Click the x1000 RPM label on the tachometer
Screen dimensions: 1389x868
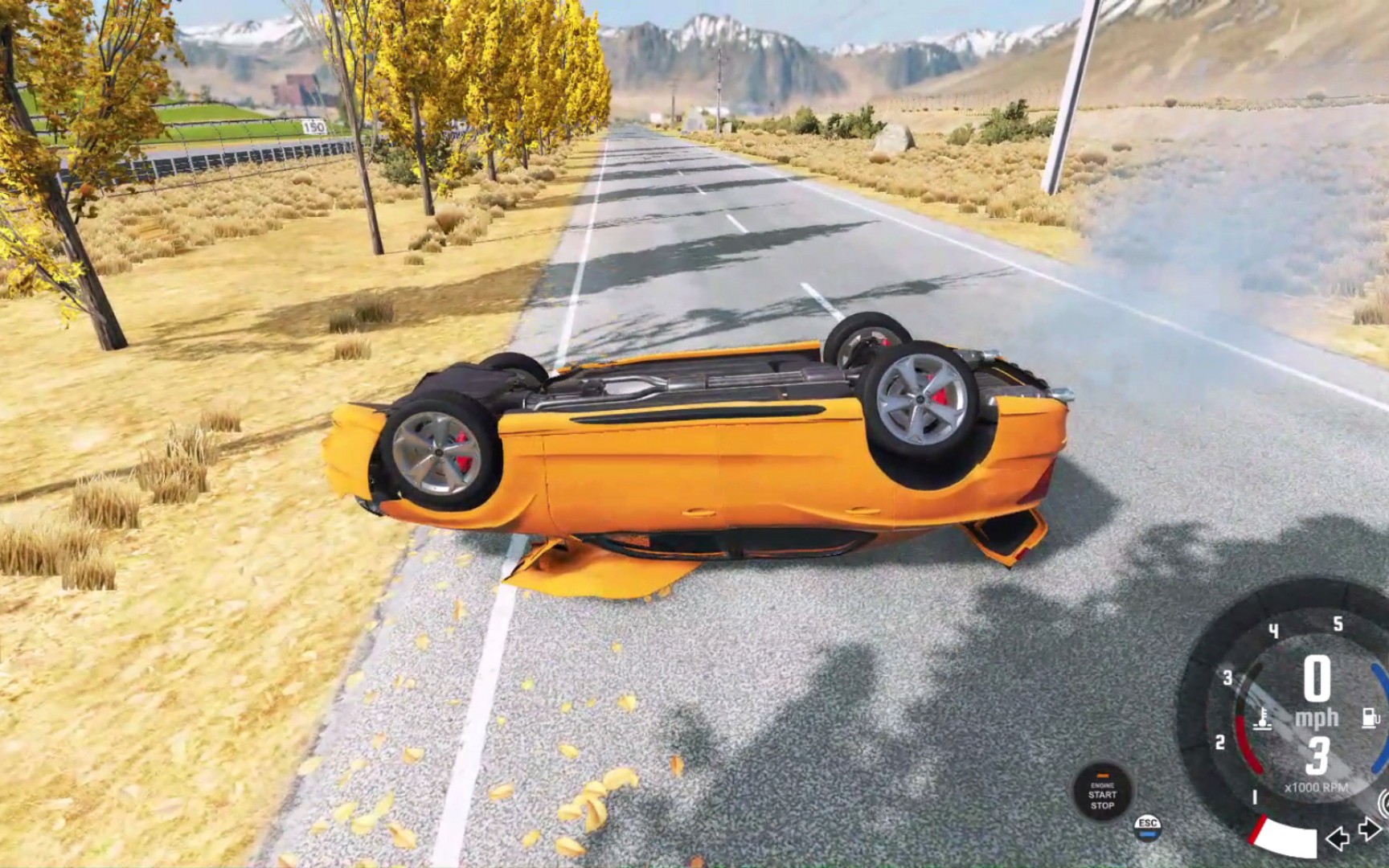click(x=1317, y=788)
